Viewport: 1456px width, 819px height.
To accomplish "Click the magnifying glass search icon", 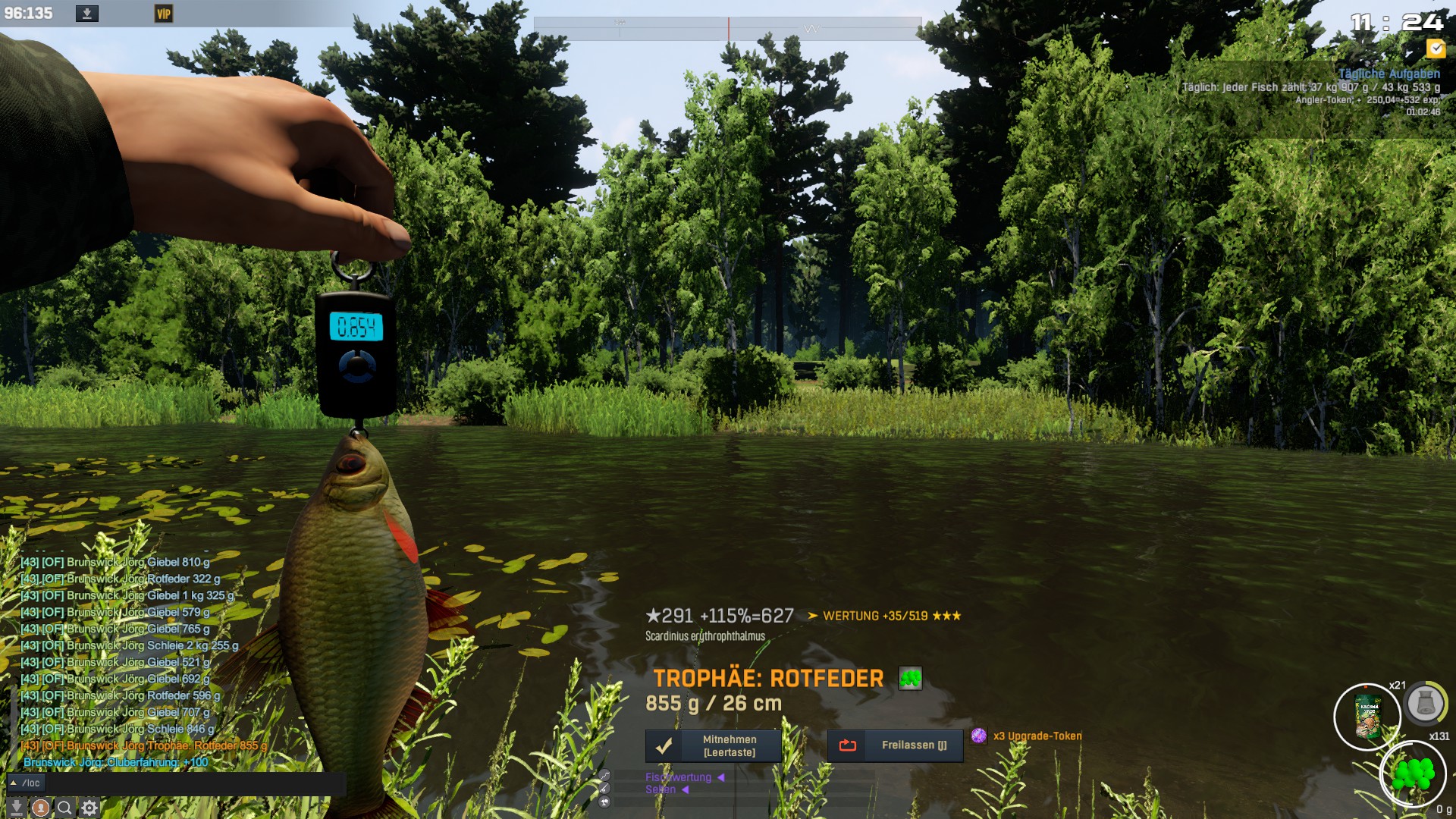I will (65, 808).
